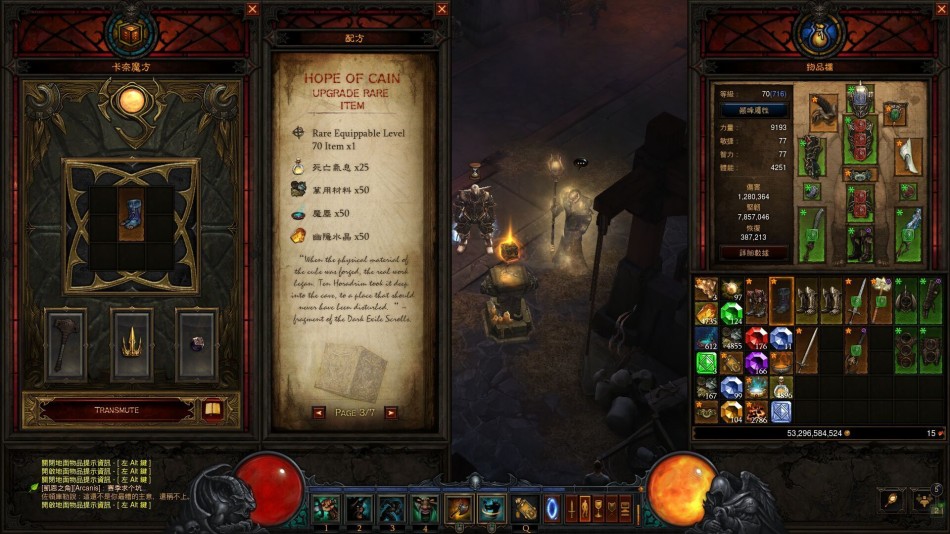Screen dimensions: 950x534
Task: Go to the next recipe page
Action: pyautogui.click(x=391, y=412)
